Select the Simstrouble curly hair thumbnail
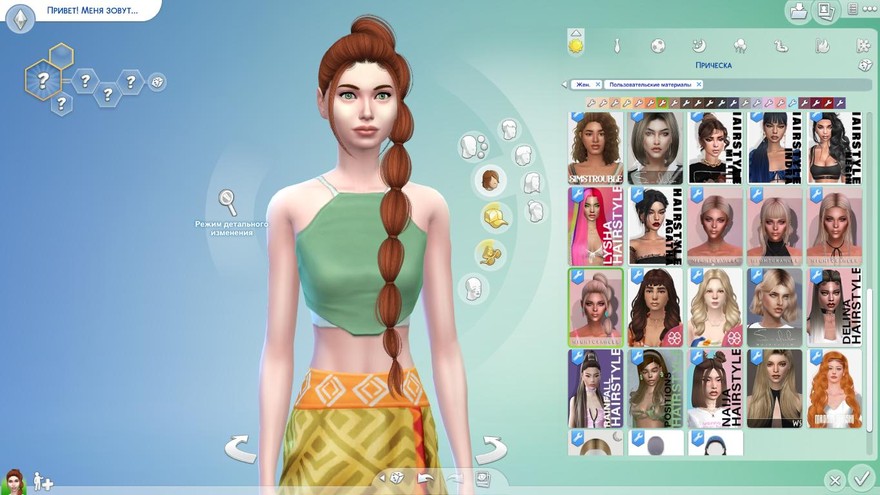880x495 pixels. (x=595, y=146)
